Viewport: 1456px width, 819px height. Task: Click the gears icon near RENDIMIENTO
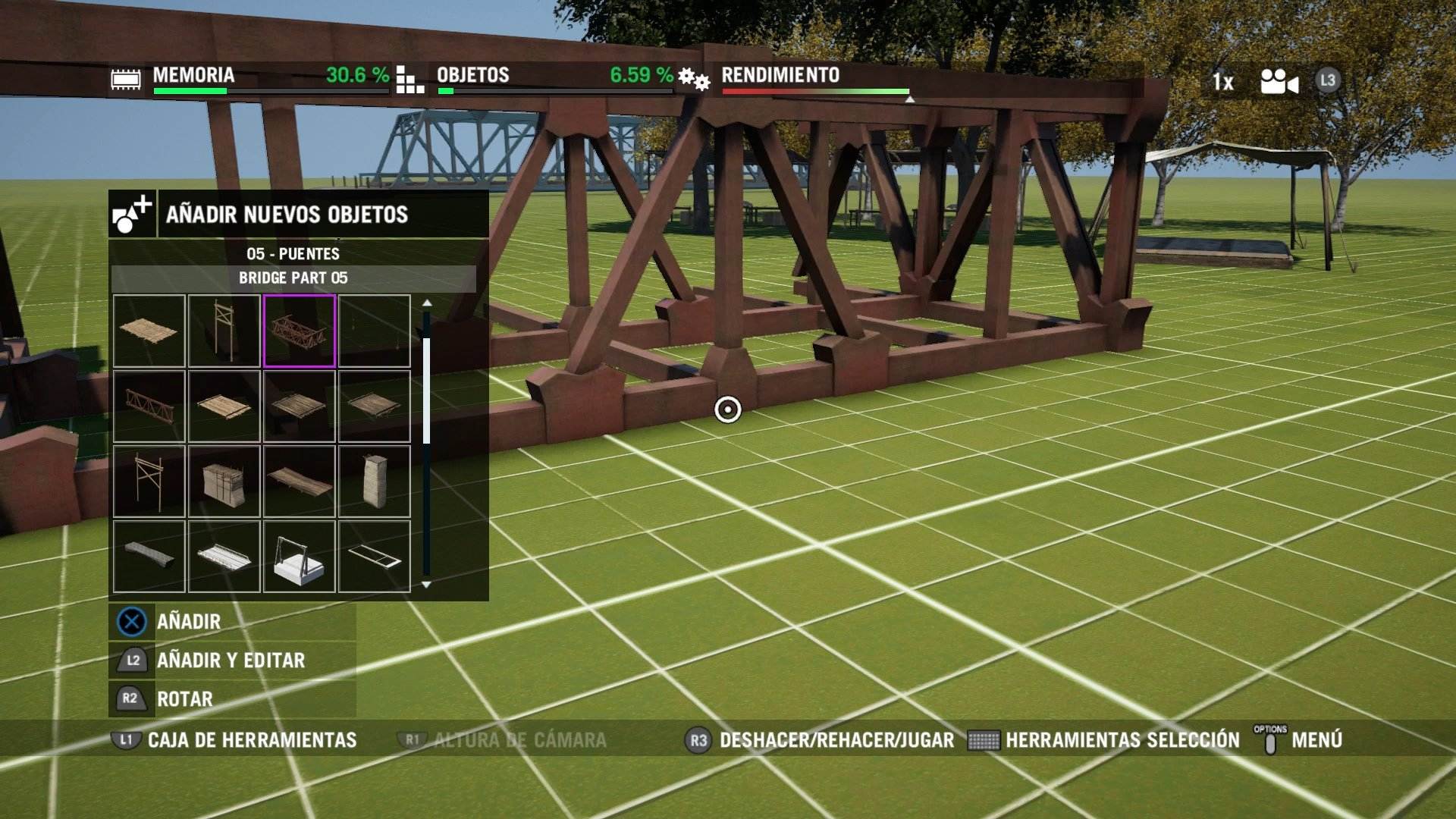[694, 77]
